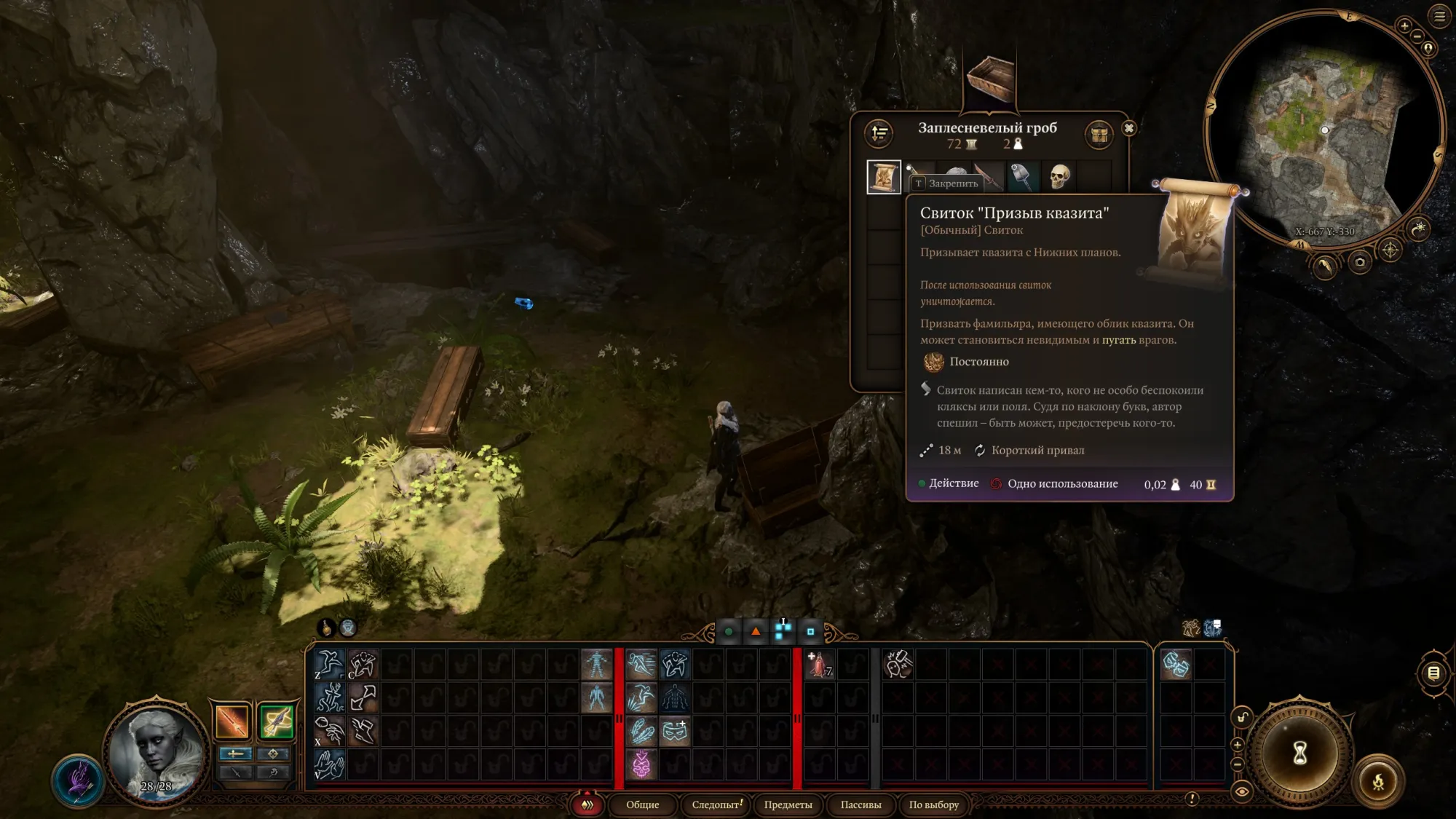Show the Предметы hotbar tab
1456x819 pixels.
(x=788, y=804)
